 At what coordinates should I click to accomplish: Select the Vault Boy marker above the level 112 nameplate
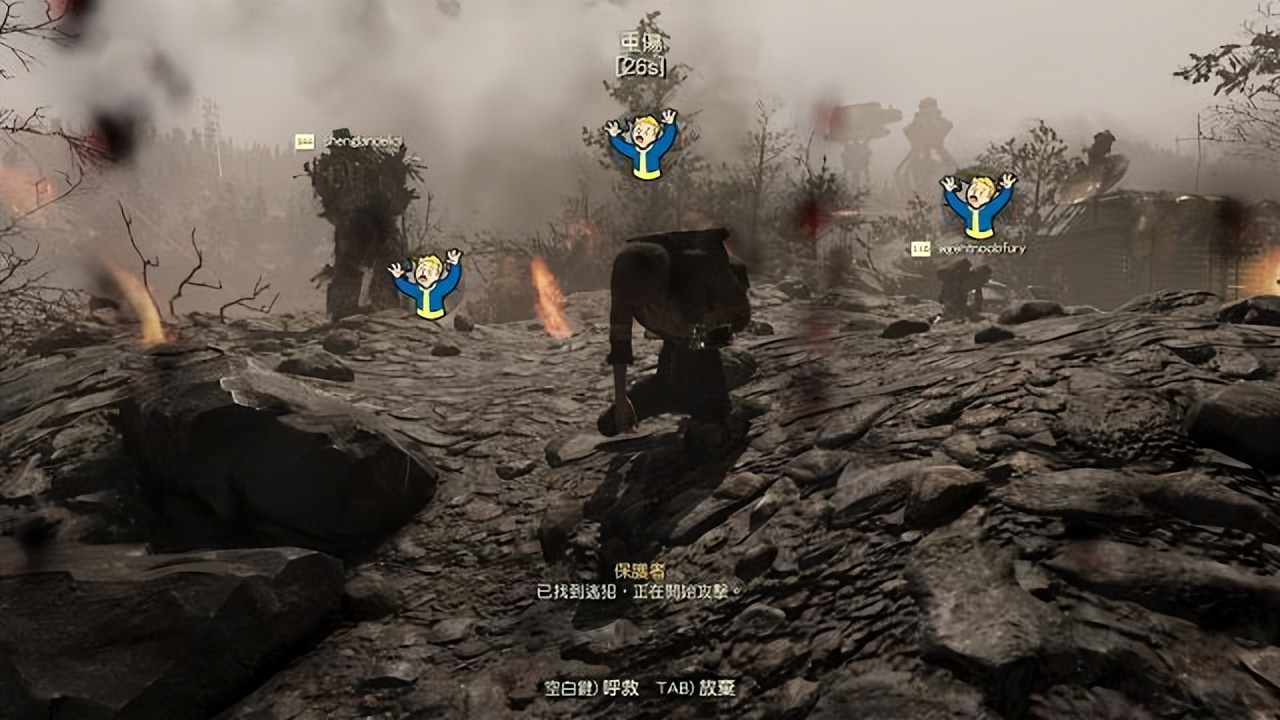(978, 206)
